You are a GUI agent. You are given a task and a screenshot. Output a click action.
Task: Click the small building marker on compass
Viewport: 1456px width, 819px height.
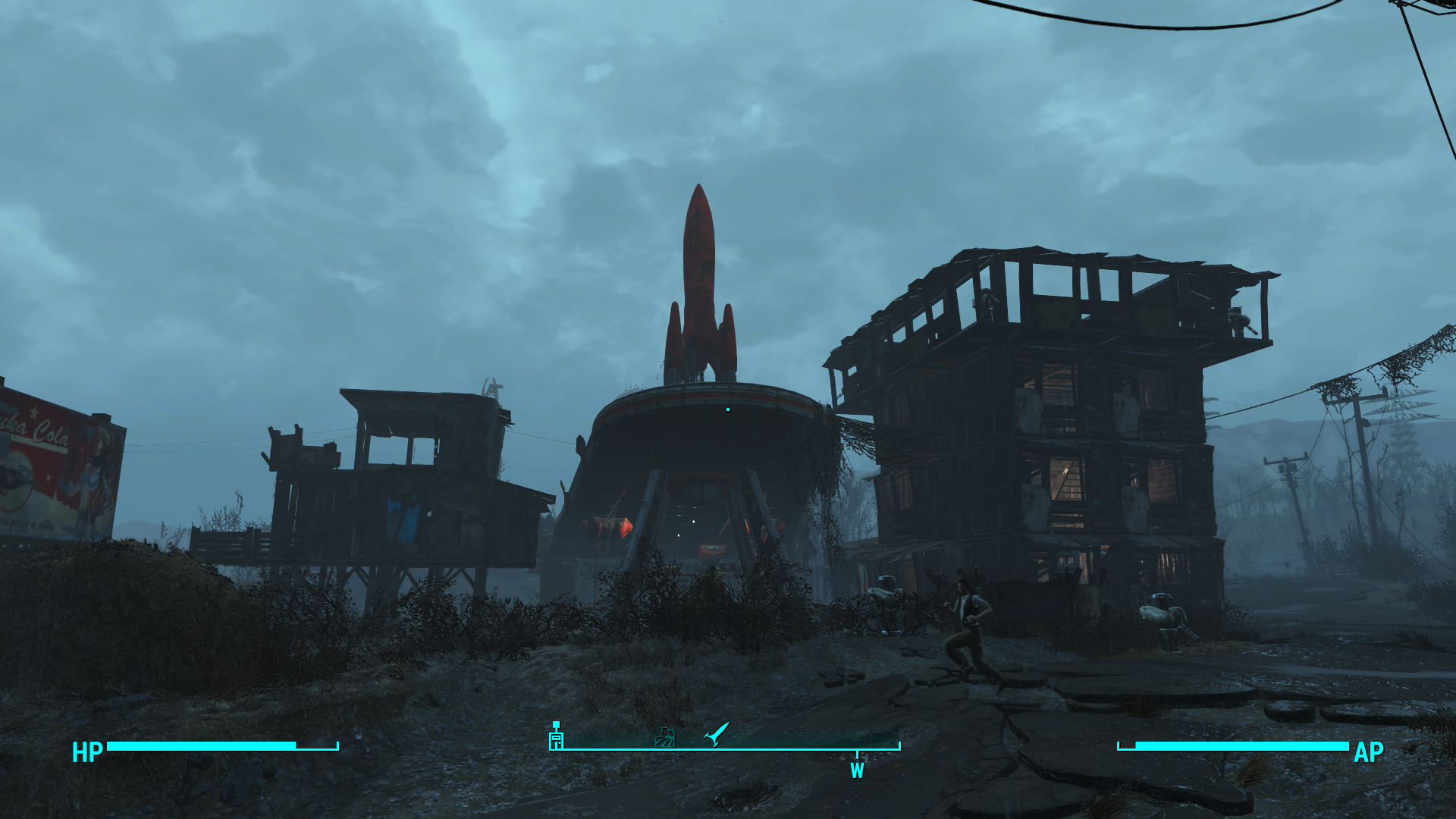(x=557, y=736)
